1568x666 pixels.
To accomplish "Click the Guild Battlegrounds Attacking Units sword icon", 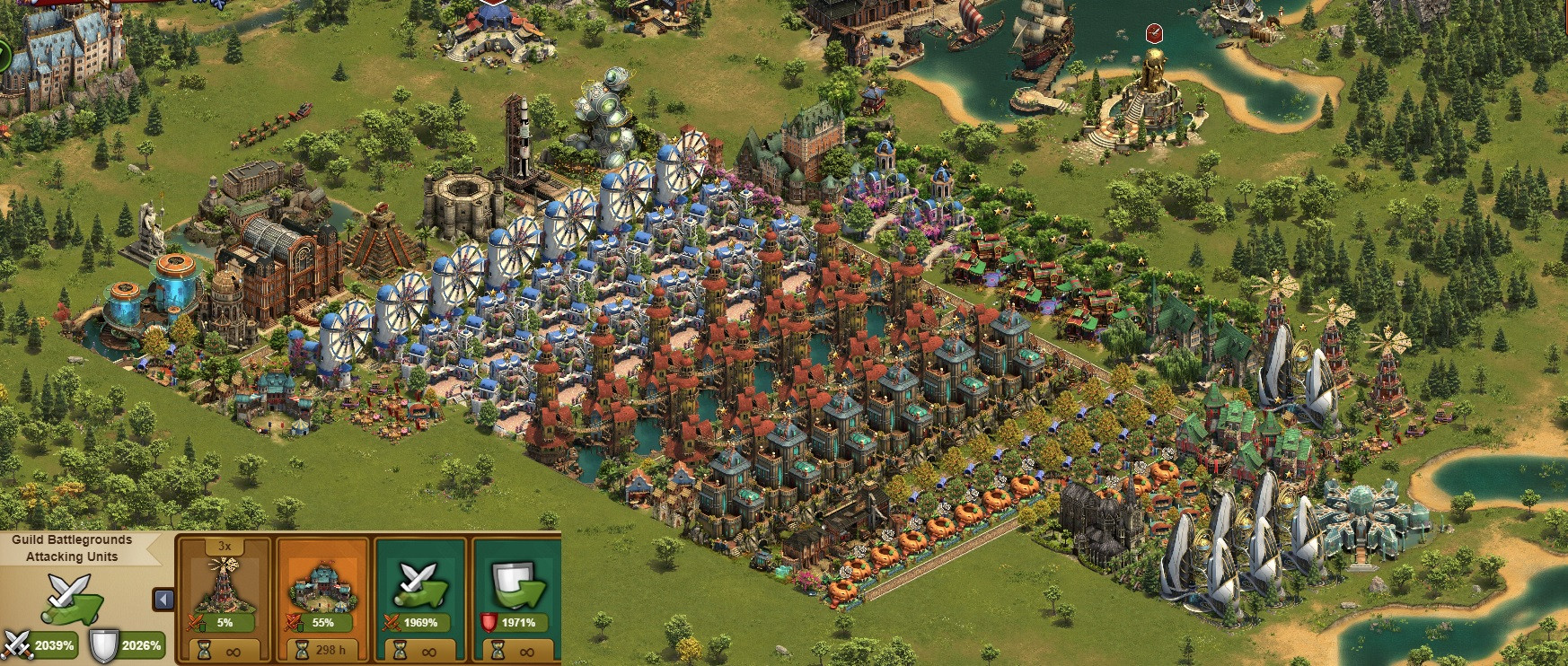I will 71,597.
